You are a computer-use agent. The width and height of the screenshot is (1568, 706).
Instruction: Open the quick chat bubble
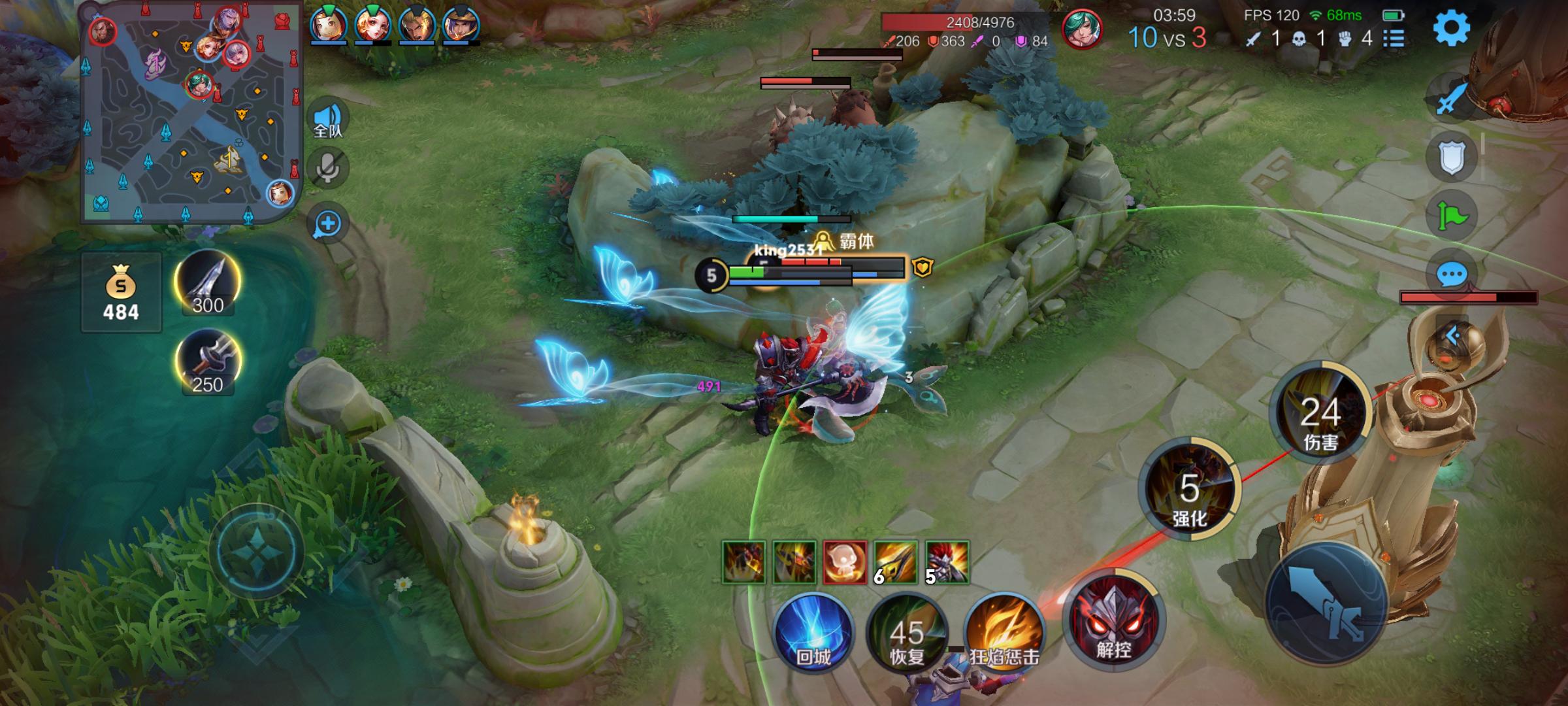pos(1452,275)
